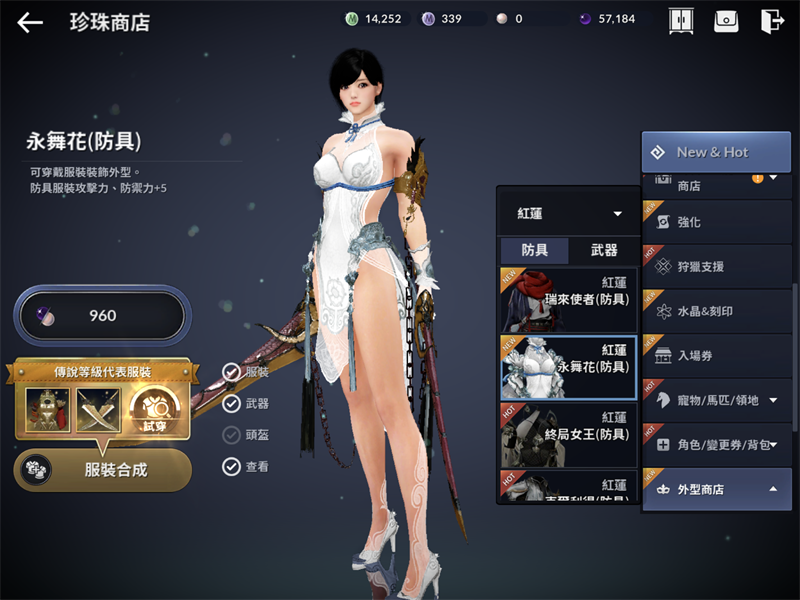The width and height of the screenshot is (800, 600).
Task: Switch to the 武器 tab
Action: coord(604,251)
